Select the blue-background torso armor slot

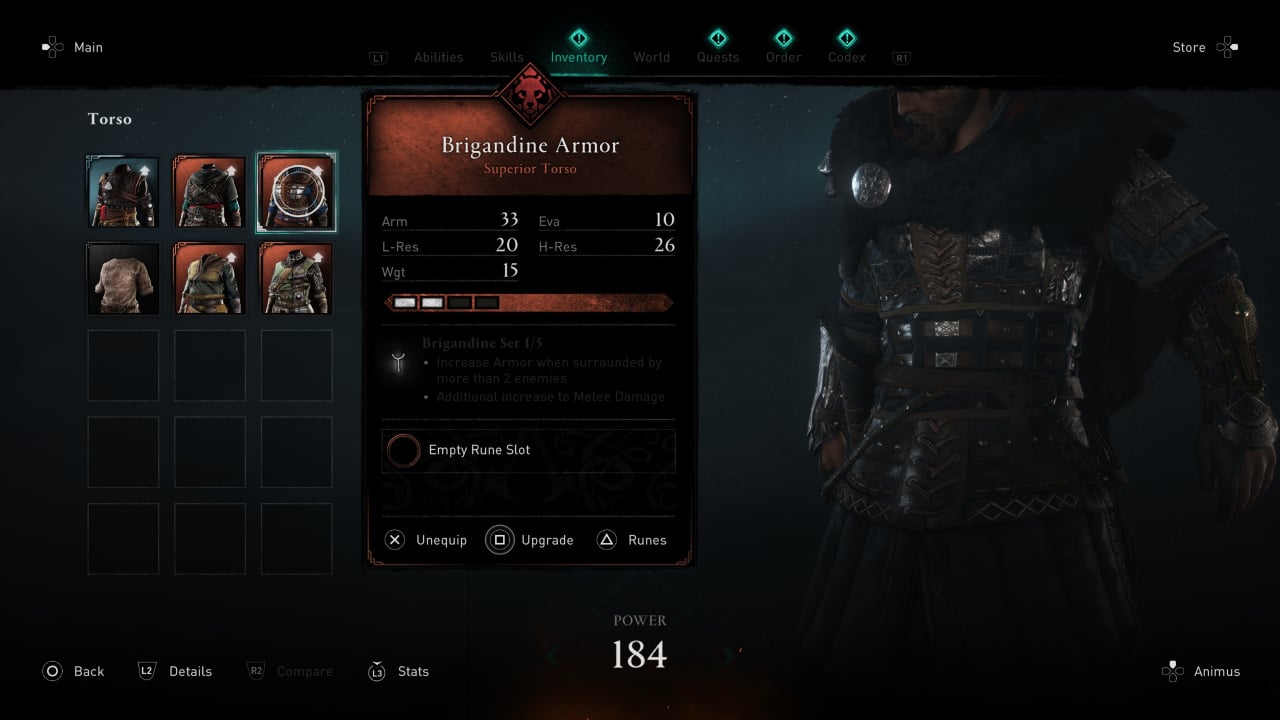[x=123, y=192]
